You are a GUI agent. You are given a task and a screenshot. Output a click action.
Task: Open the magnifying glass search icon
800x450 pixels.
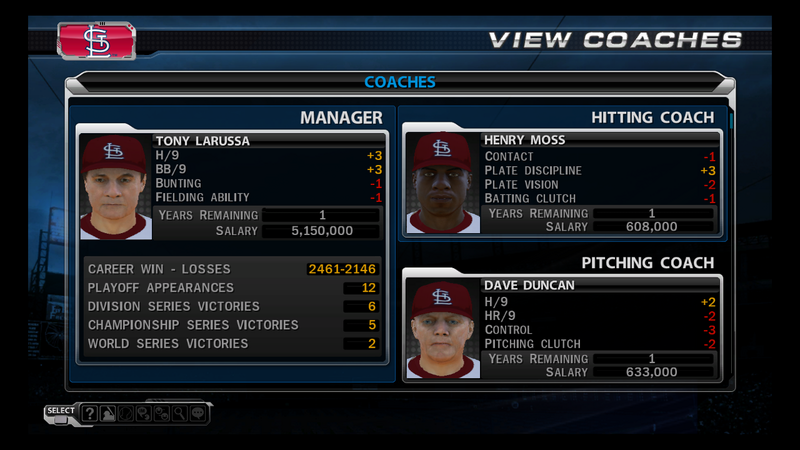coord(179,413)
